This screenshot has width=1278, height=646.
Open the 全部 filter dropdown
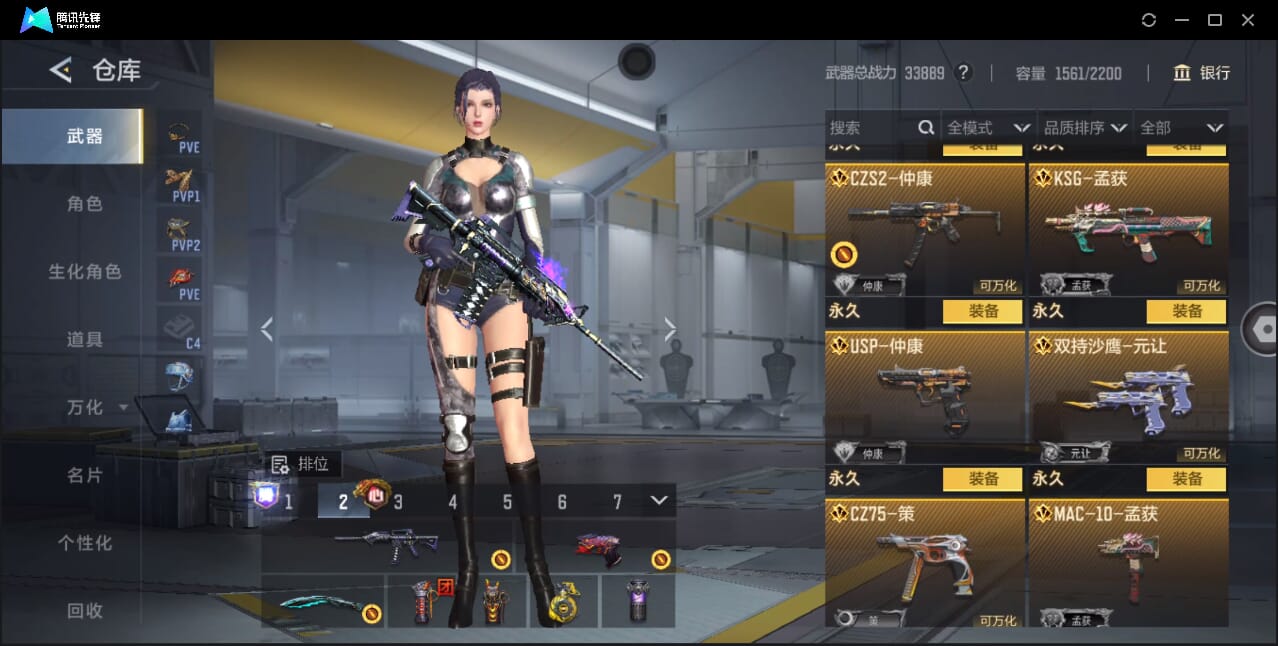point(1181,128)
